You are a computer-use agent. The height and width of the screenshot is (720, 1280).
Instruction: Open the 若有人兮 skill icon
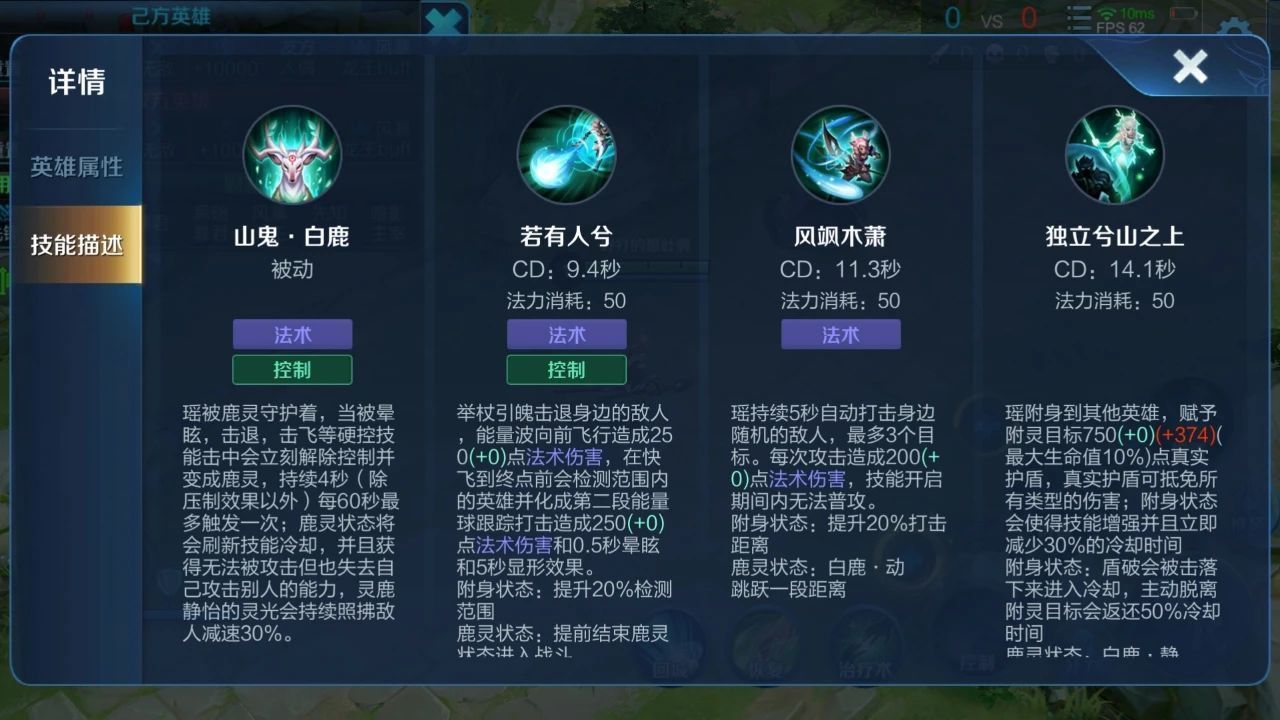coord(567,155)
